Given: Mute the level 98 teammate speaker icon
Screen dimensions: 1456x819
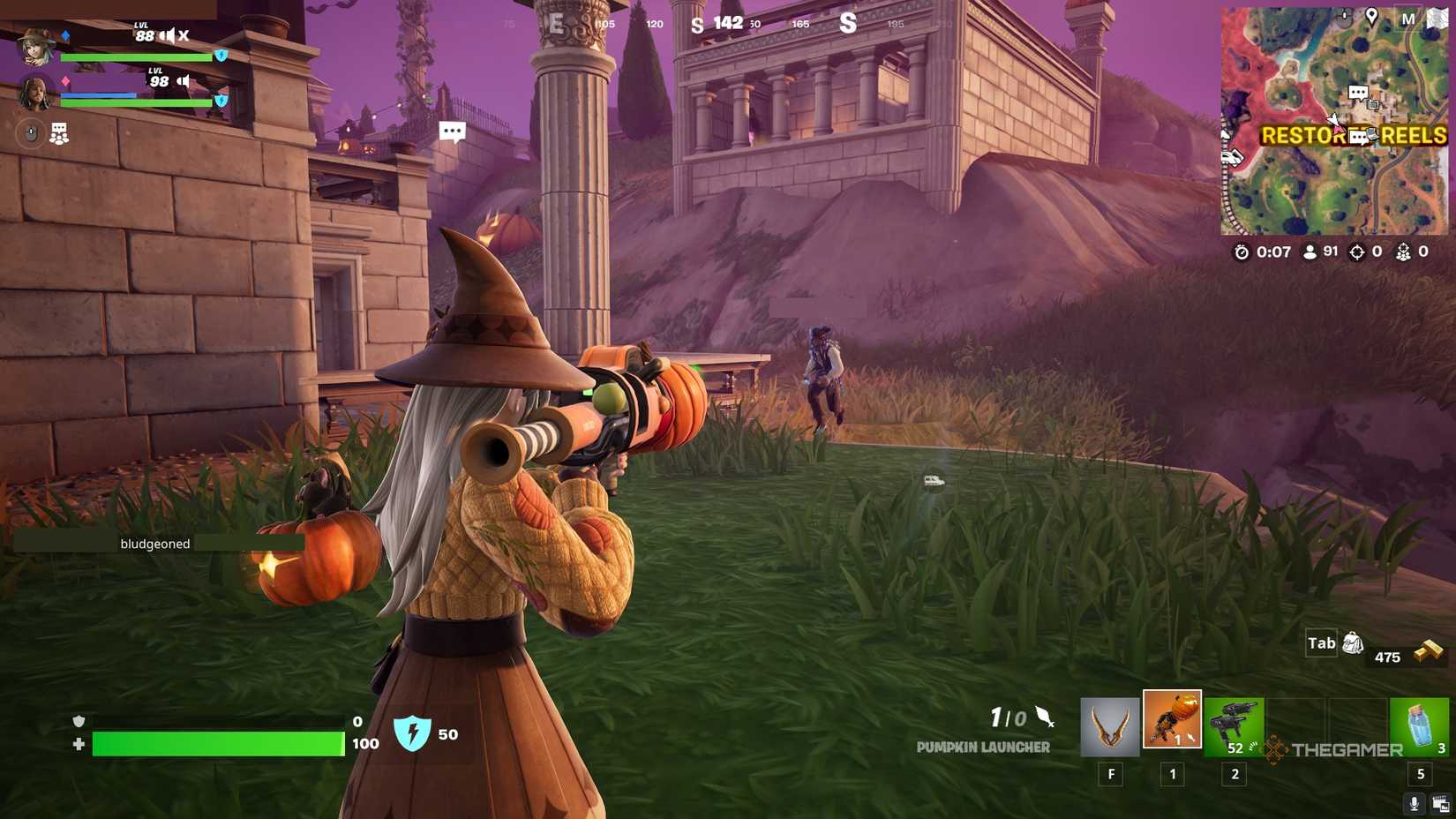Looking at the screenshot, I should [183, 81].
